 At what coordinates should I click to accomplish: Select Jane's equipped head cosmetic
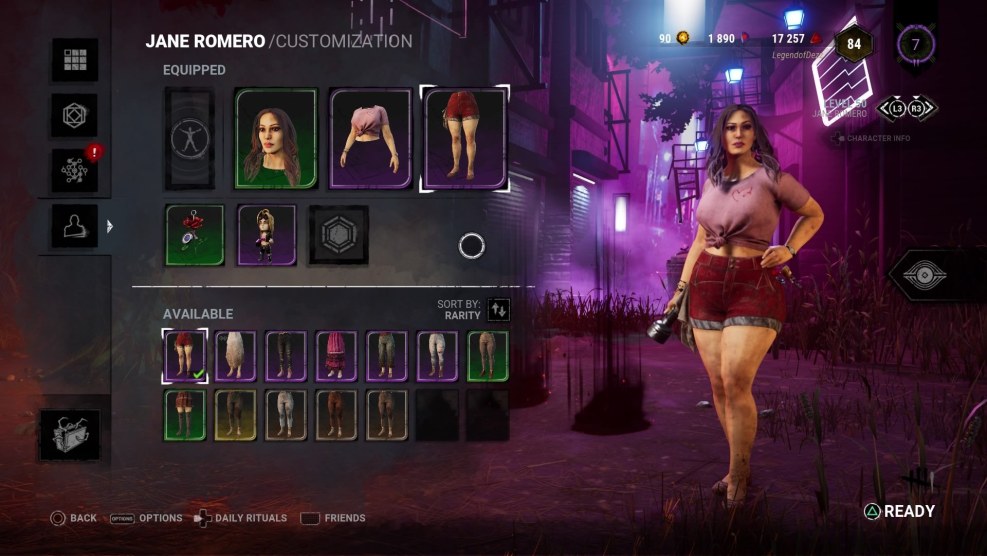(x=276, y=138)
